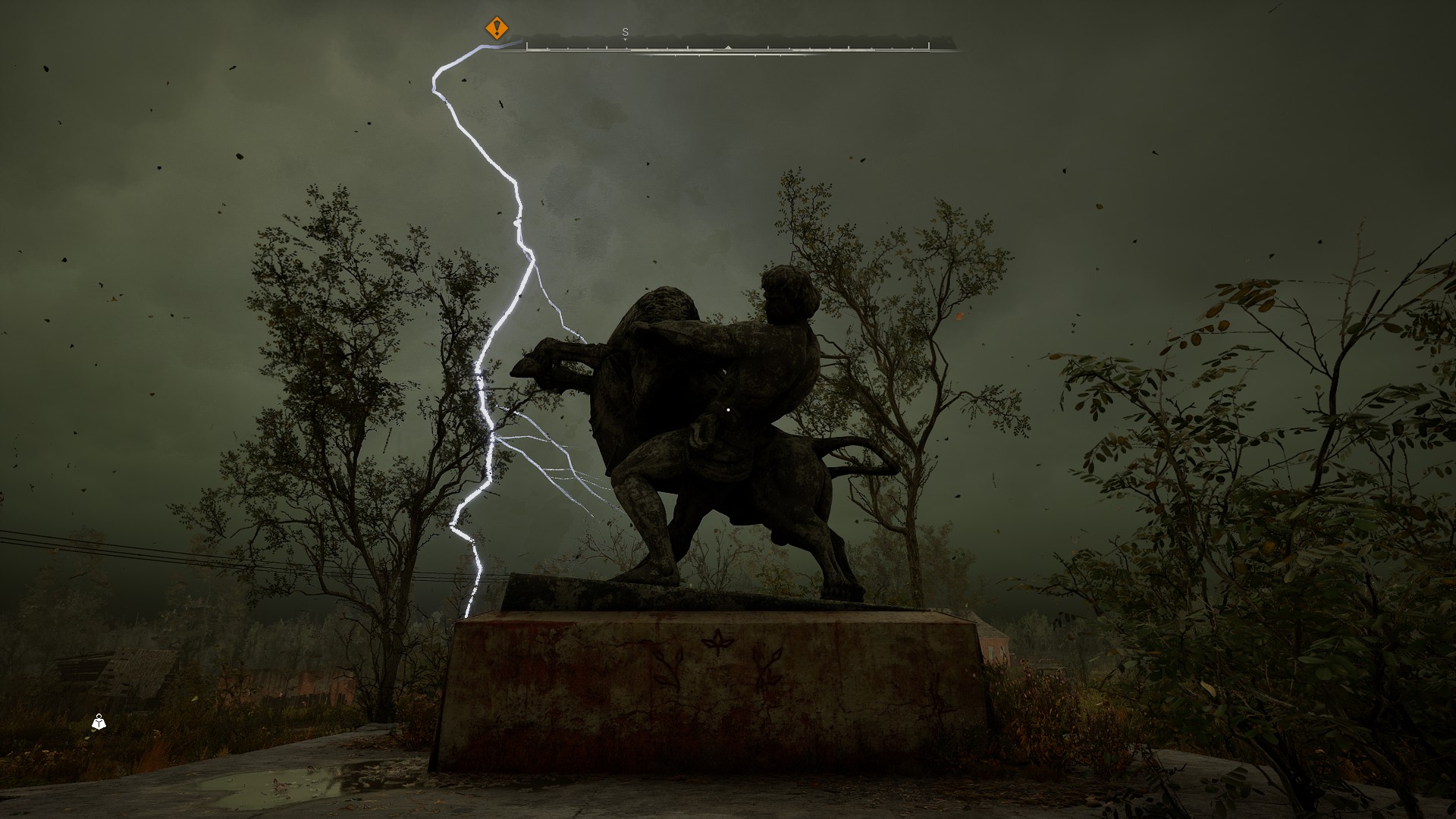This screenshot has width=1456, height=819.
Task: Select the compass bar at the top
Action: pos(727,45)
